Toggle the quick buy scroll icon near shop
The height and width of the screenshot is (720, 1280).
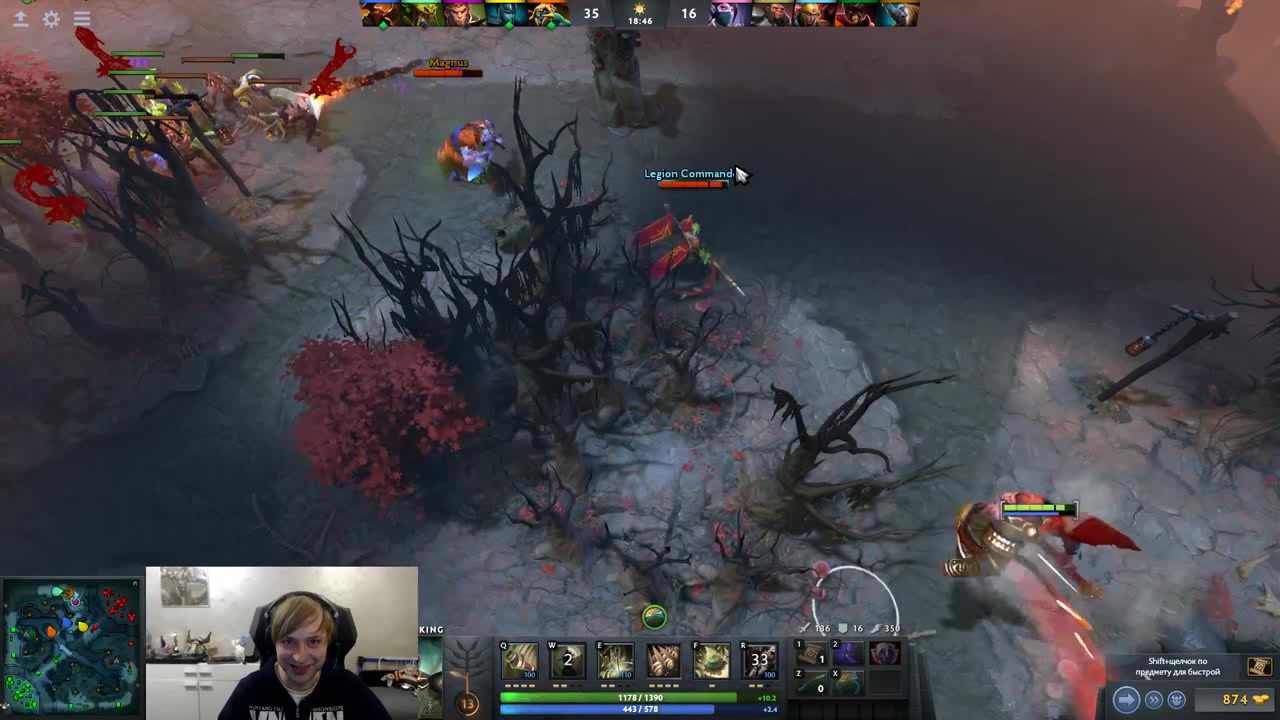(x=1259, y=667)
